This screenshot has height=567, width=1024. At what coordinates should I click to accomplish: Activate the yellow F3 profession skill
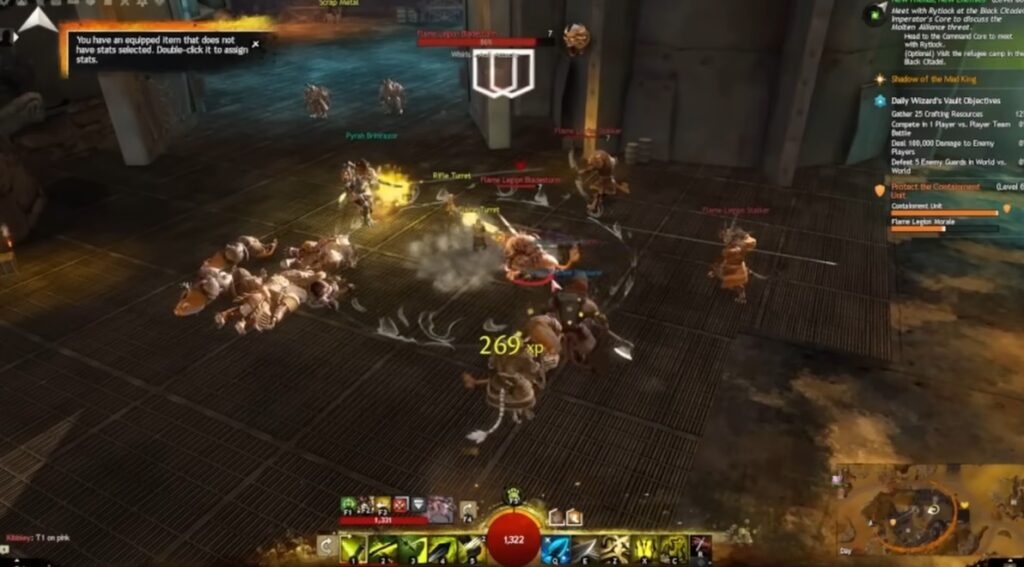point(383,504)
